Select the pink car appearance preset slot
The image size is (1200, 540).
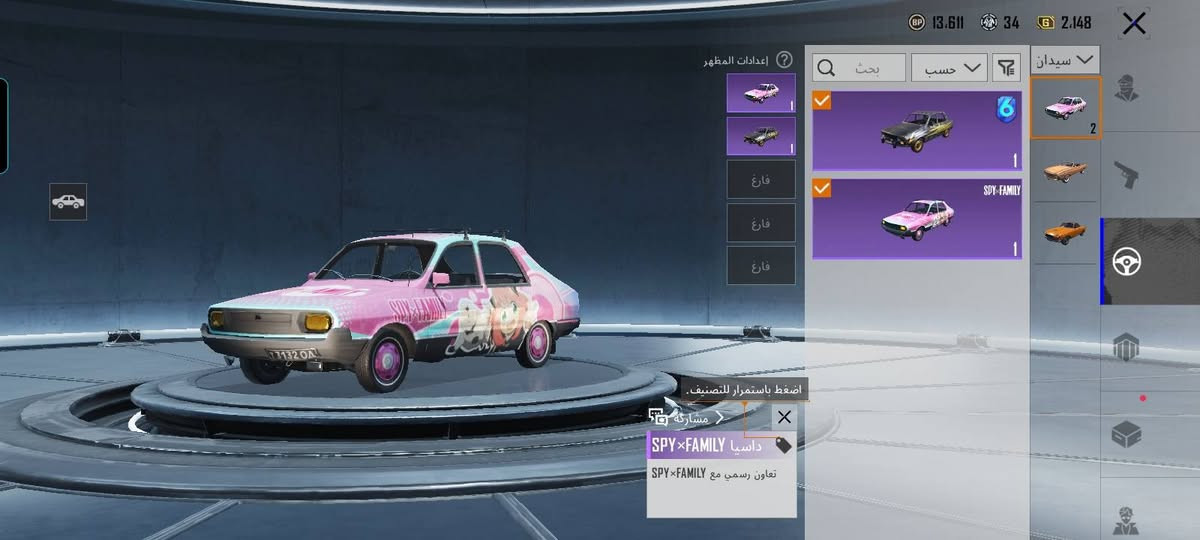click(x=761, y=93)
